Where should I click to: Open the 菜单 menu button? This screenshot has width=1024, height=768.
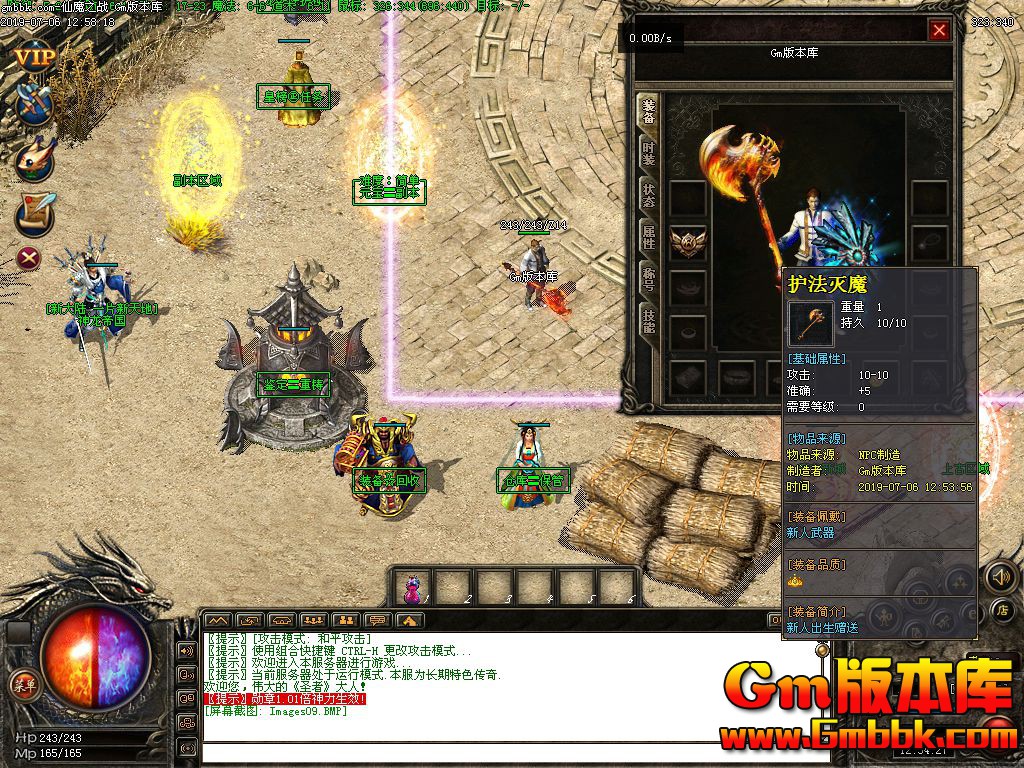click(x=22, y=685)
